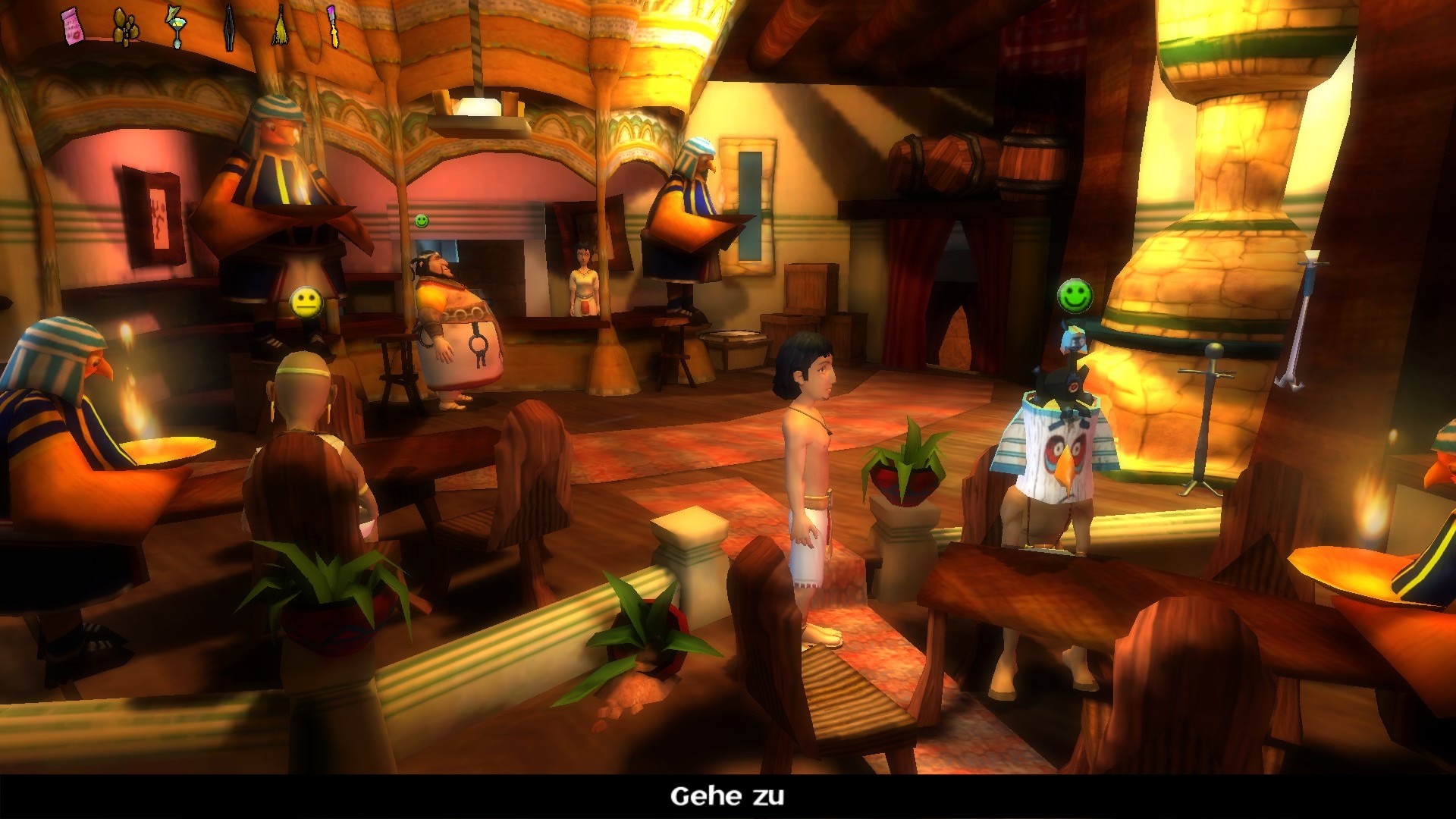Choose the cocktail glass inventory item
The height and width of the screenshot is (819, 1456).
(x=175, y=28)
